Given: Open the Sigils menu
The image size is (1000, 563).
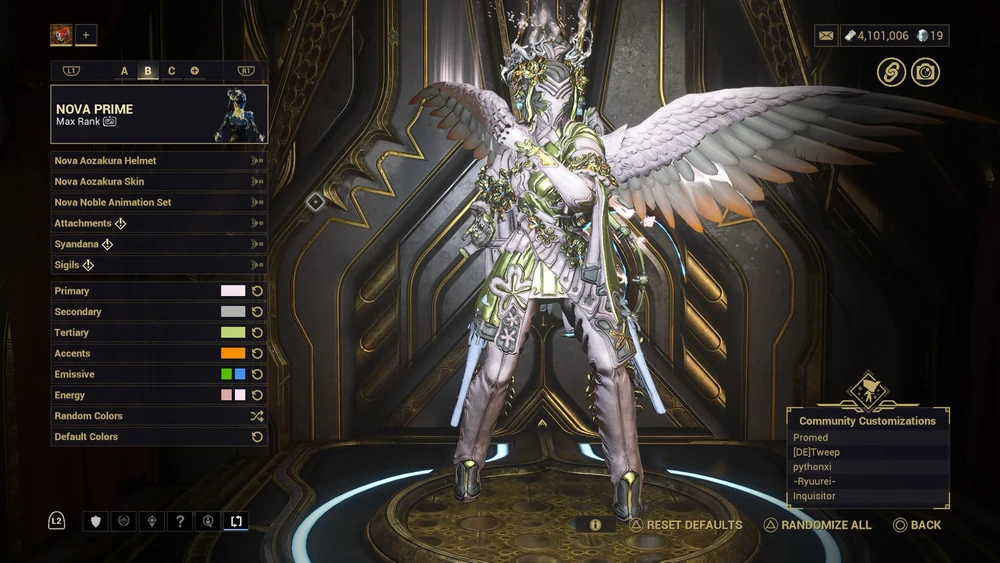Looking at the screenshot, I should pyautogui.click(x=158, y=265).
